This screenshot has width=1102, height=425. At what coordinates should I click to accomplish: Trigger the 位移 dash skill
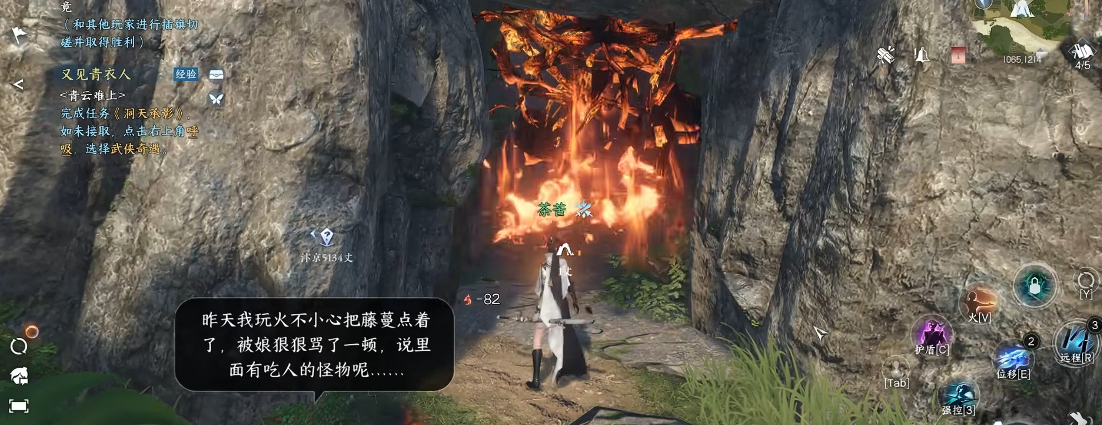pos(1012,358)
